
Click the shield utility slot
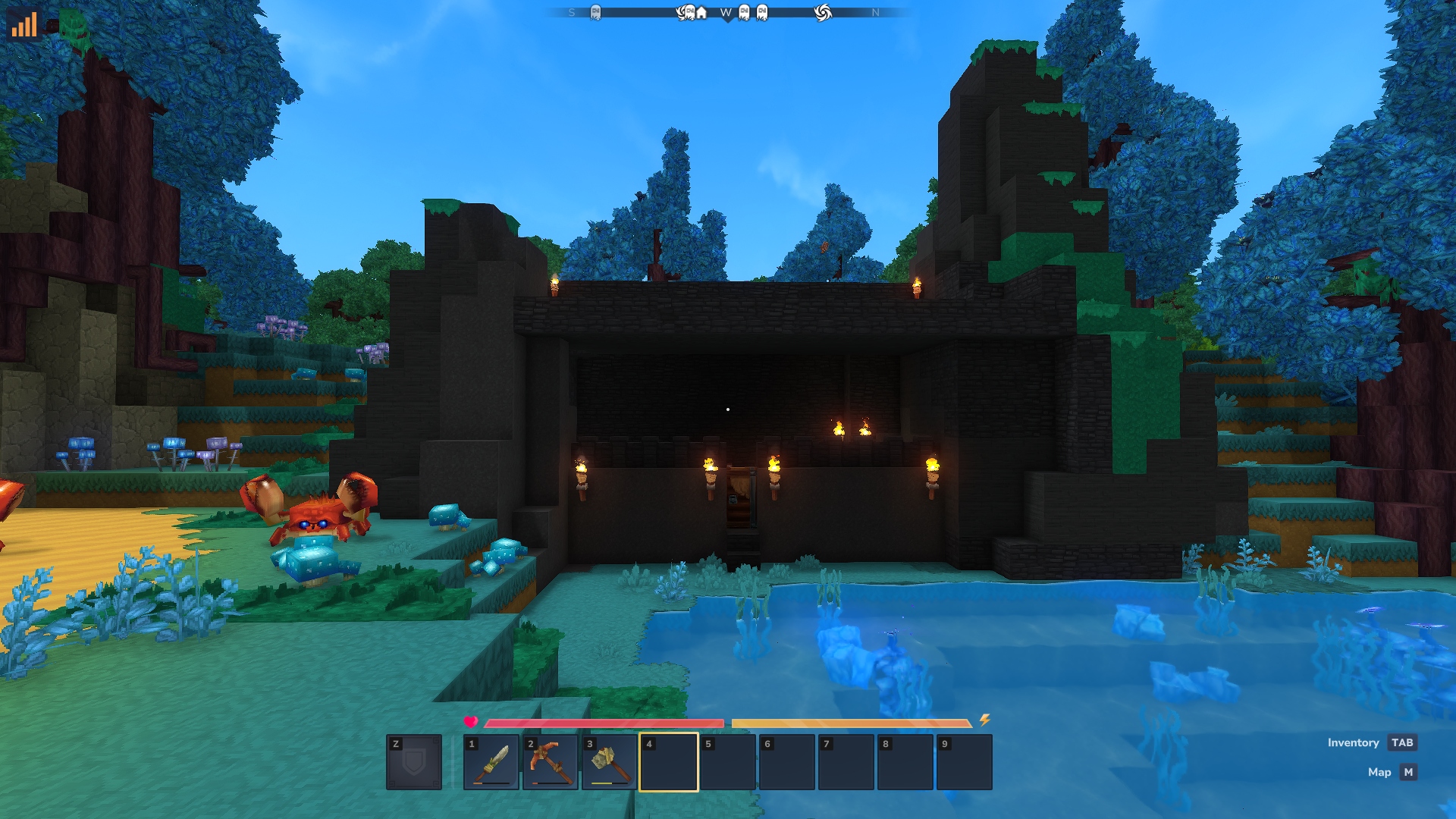414,762
